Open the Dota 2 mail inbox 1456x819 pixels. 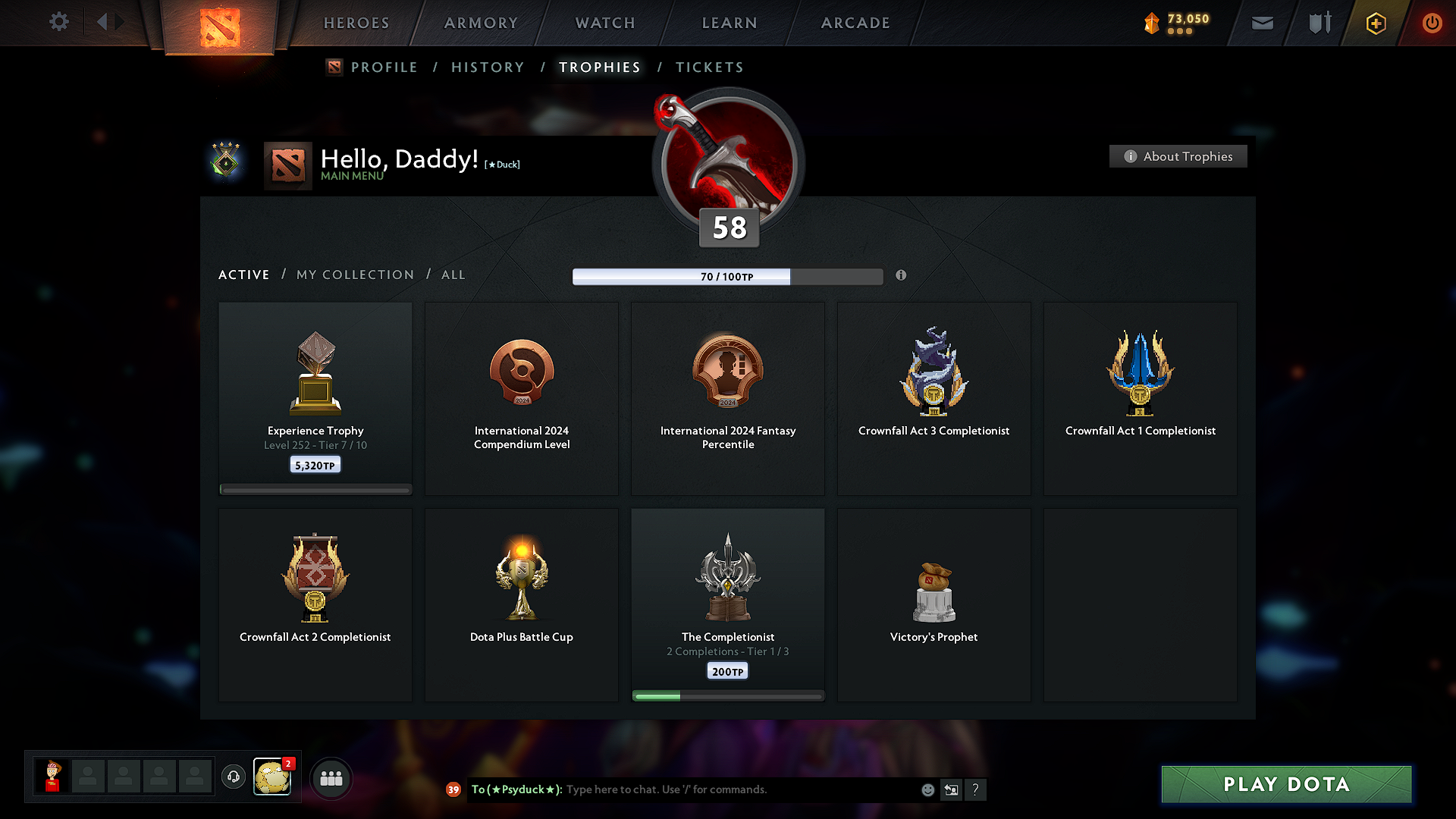tap(1262, 23)
